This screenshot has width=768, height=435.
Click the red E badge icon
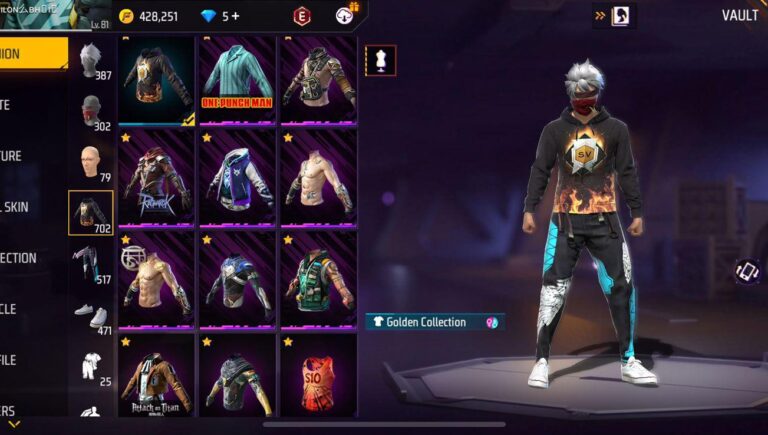tap(301, 16)
